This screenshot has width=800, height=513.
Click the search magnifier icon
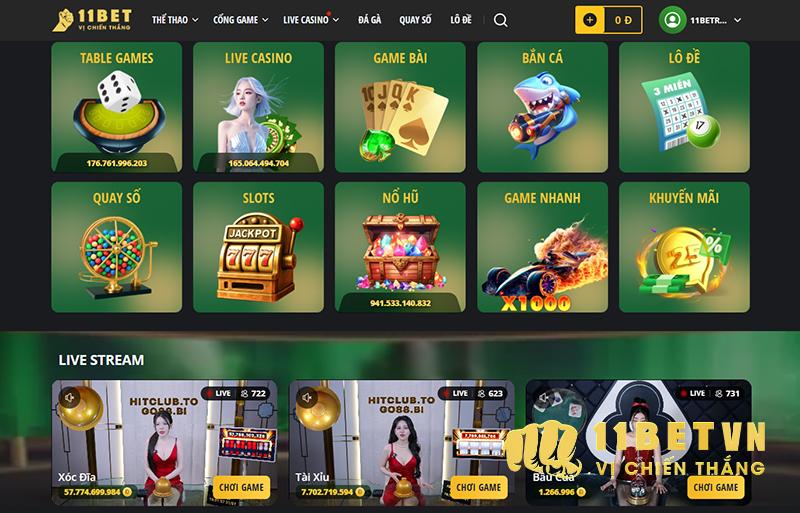tap(501, 20)
